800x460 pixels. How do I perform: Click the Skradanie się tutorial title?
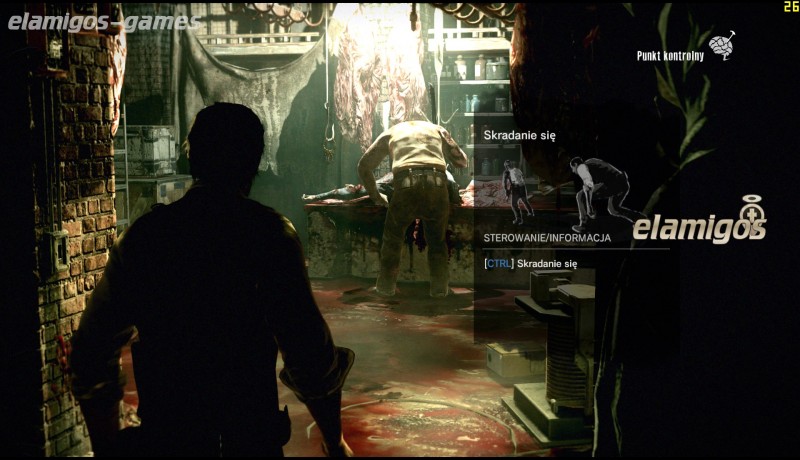(519, 135)
